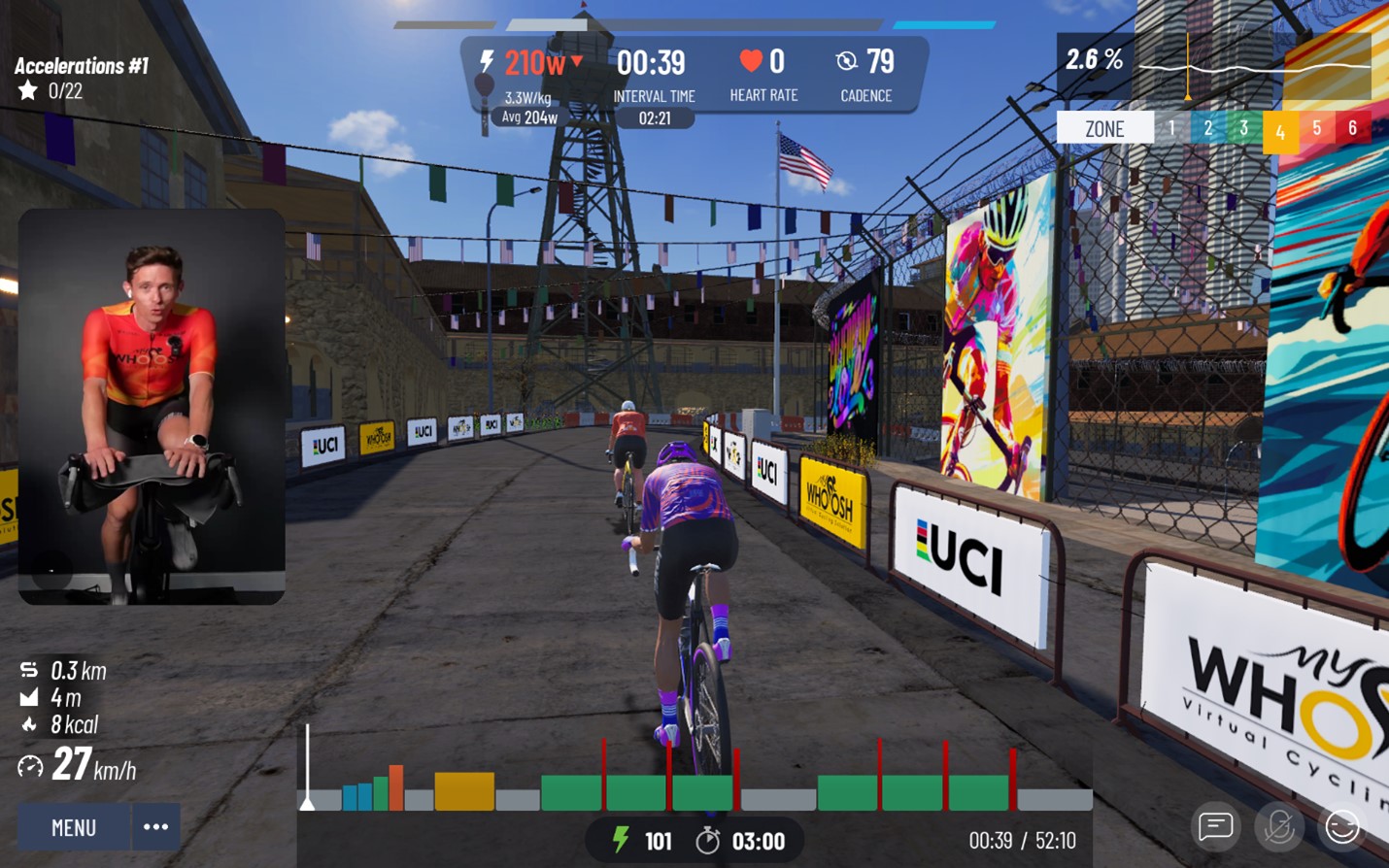Viewport: 1389px width, 868px height.
Task: Click the 210w power readout arrow
Action: click(577, 61)
